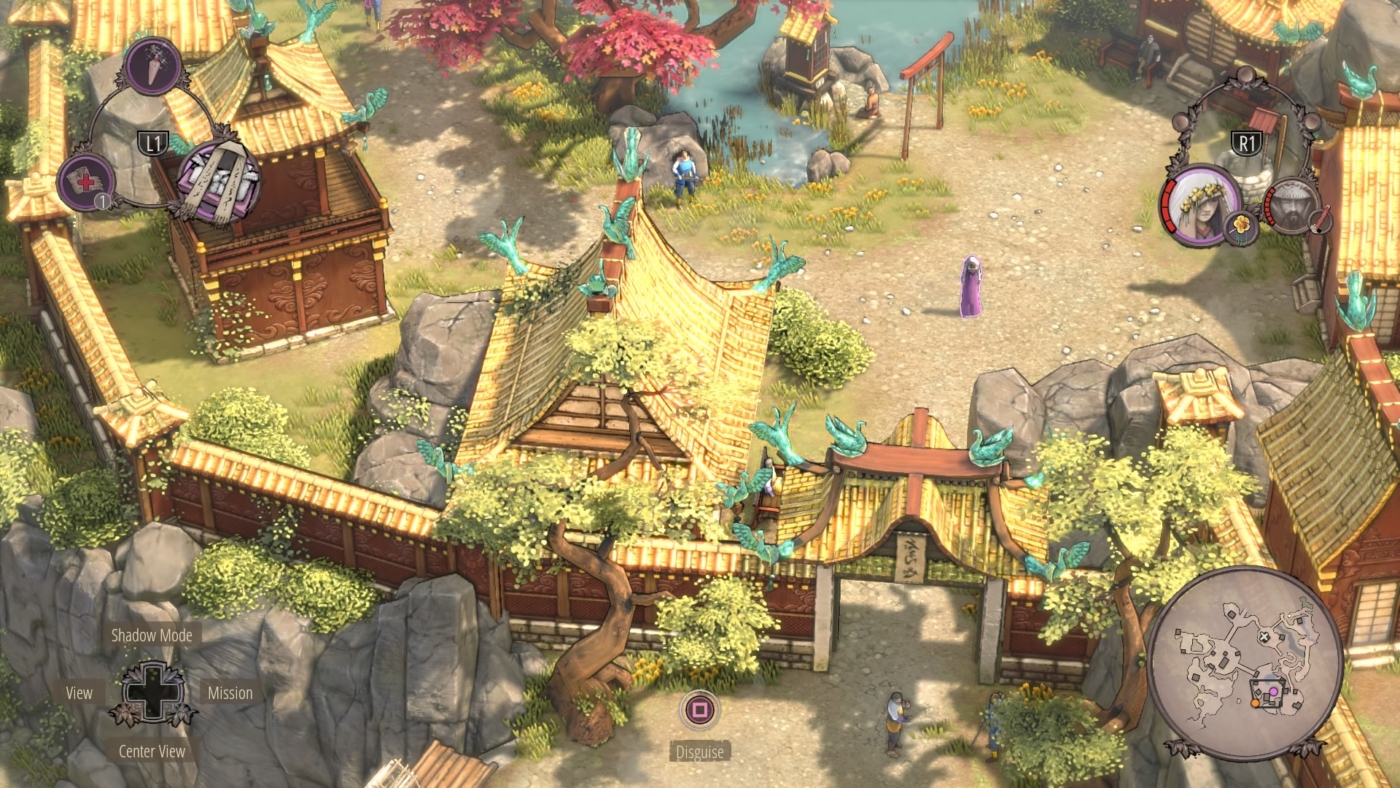
Task: Activate Center View
Action: [151, 750]
